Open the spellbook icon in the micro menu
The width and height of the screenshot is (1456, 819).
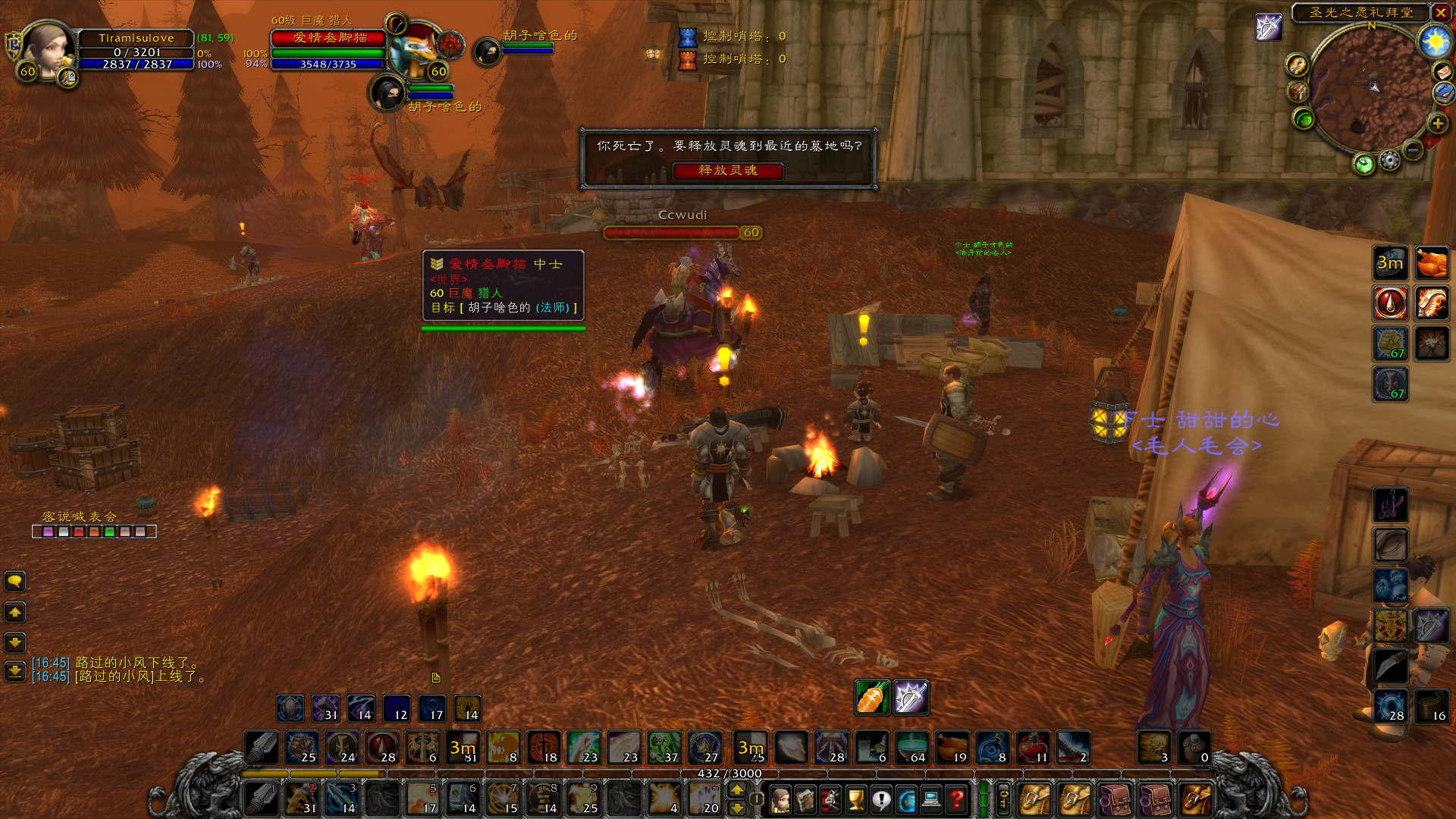pos(806,800)
